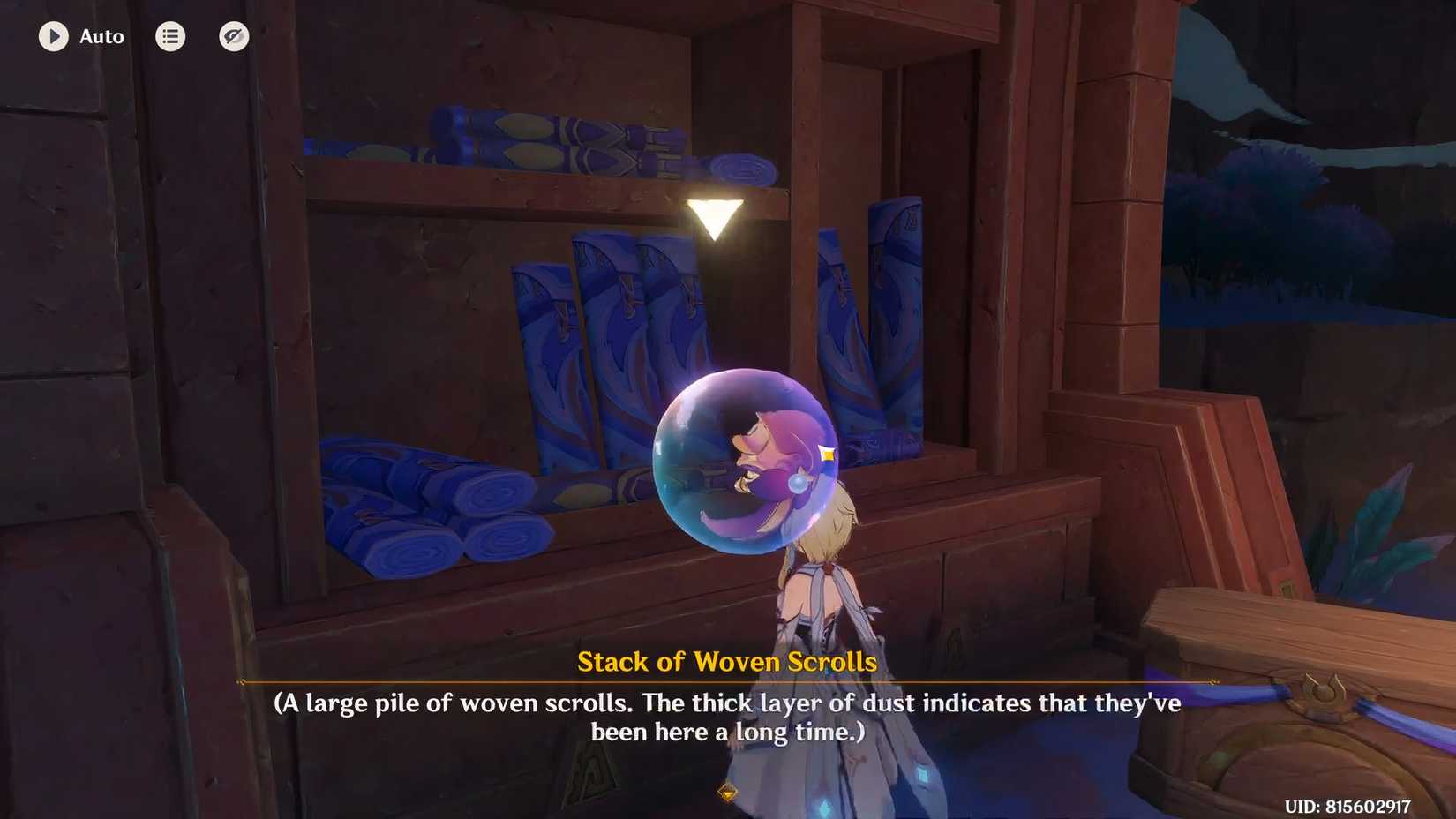Toggle UI visibility using the eye button

point(234,36)
